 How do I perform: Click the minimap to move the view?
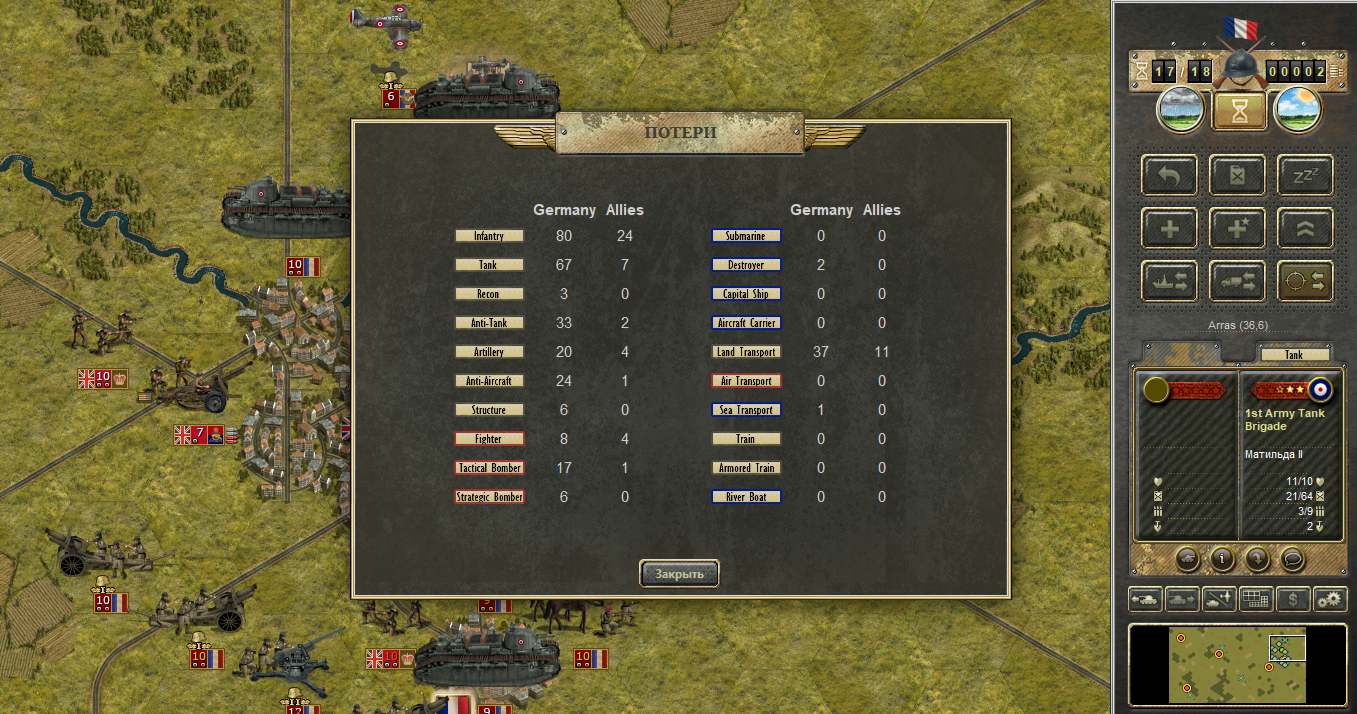tap(1230, 663)
